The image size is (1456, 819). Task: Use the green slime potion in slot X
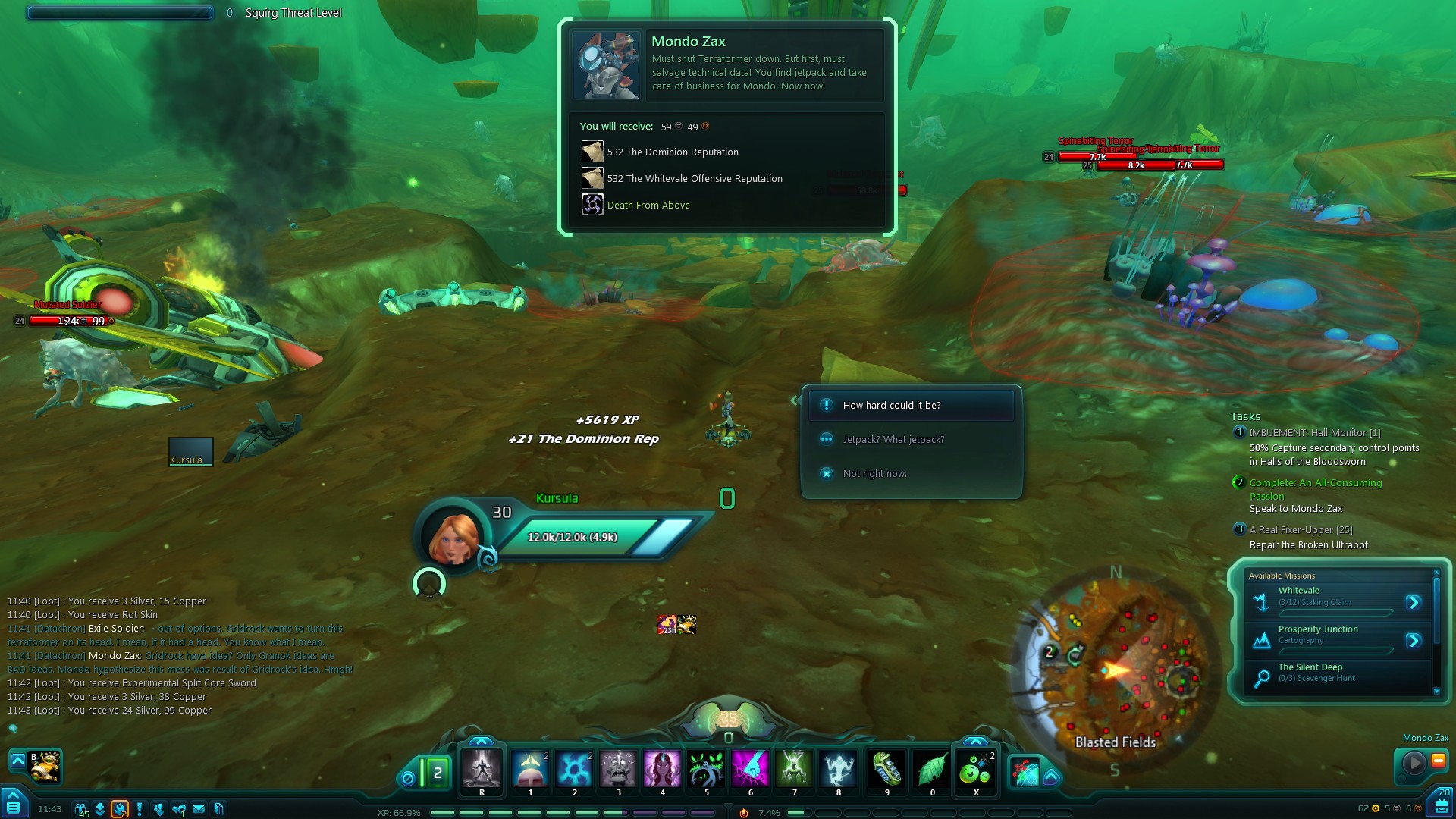(x=976, y=770)
